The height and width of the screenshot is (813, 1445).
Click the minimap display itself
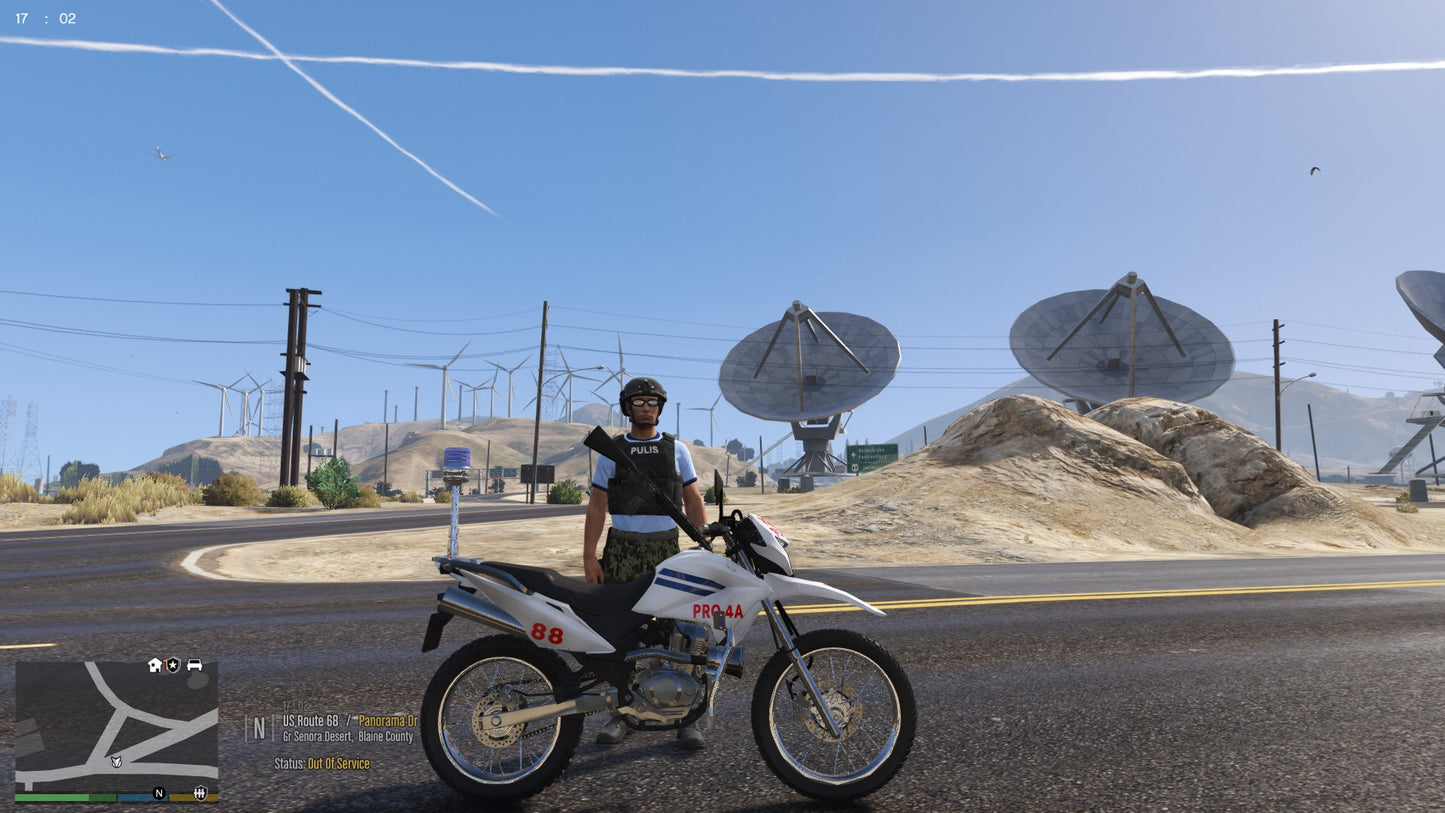115,727
